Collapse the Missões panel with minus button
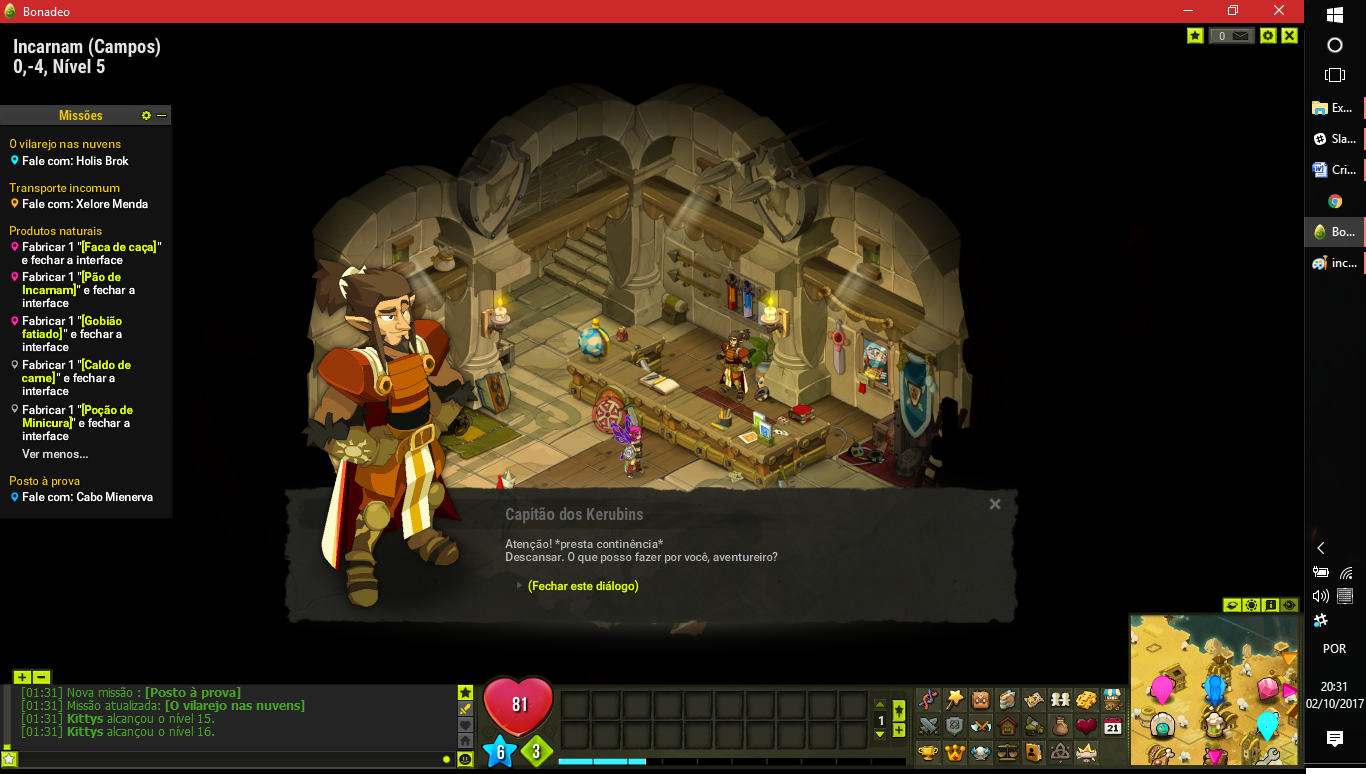The width and height of the screenshot is (1366, 774). pos(162,116)
